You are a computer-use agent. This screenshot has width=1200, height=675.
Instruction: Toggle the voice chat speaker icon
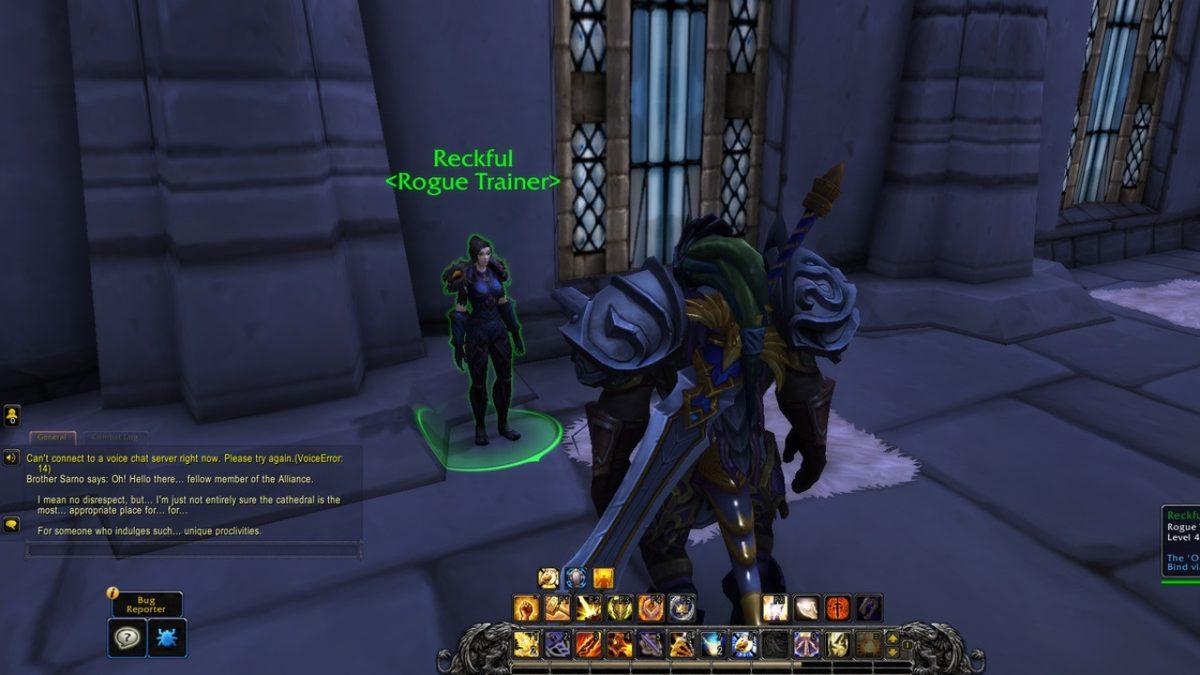[x=11, y=458]
